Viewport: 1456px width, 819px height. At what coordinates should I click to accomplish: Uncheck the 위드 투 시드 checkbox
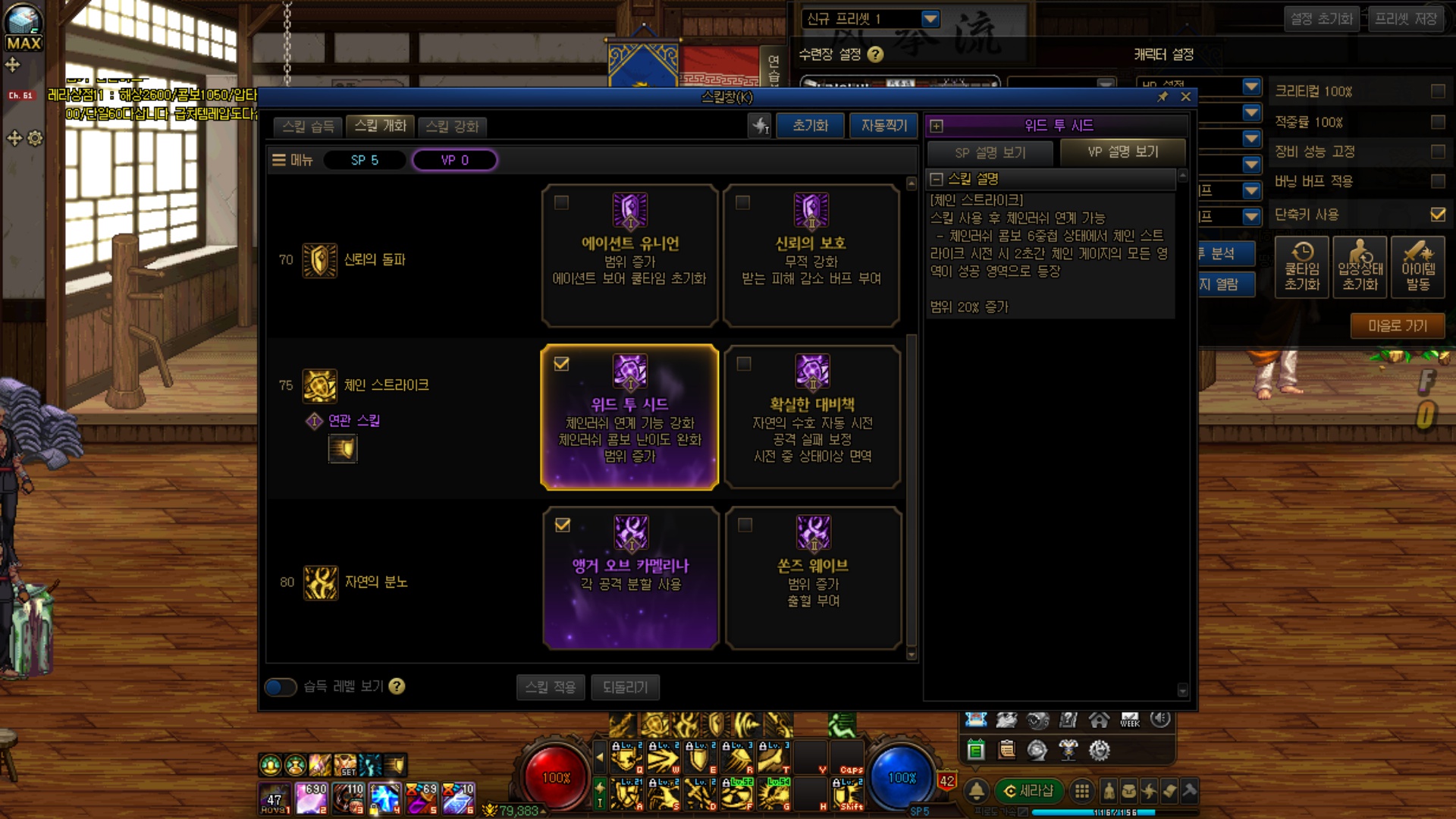click(x=561, y=364)
